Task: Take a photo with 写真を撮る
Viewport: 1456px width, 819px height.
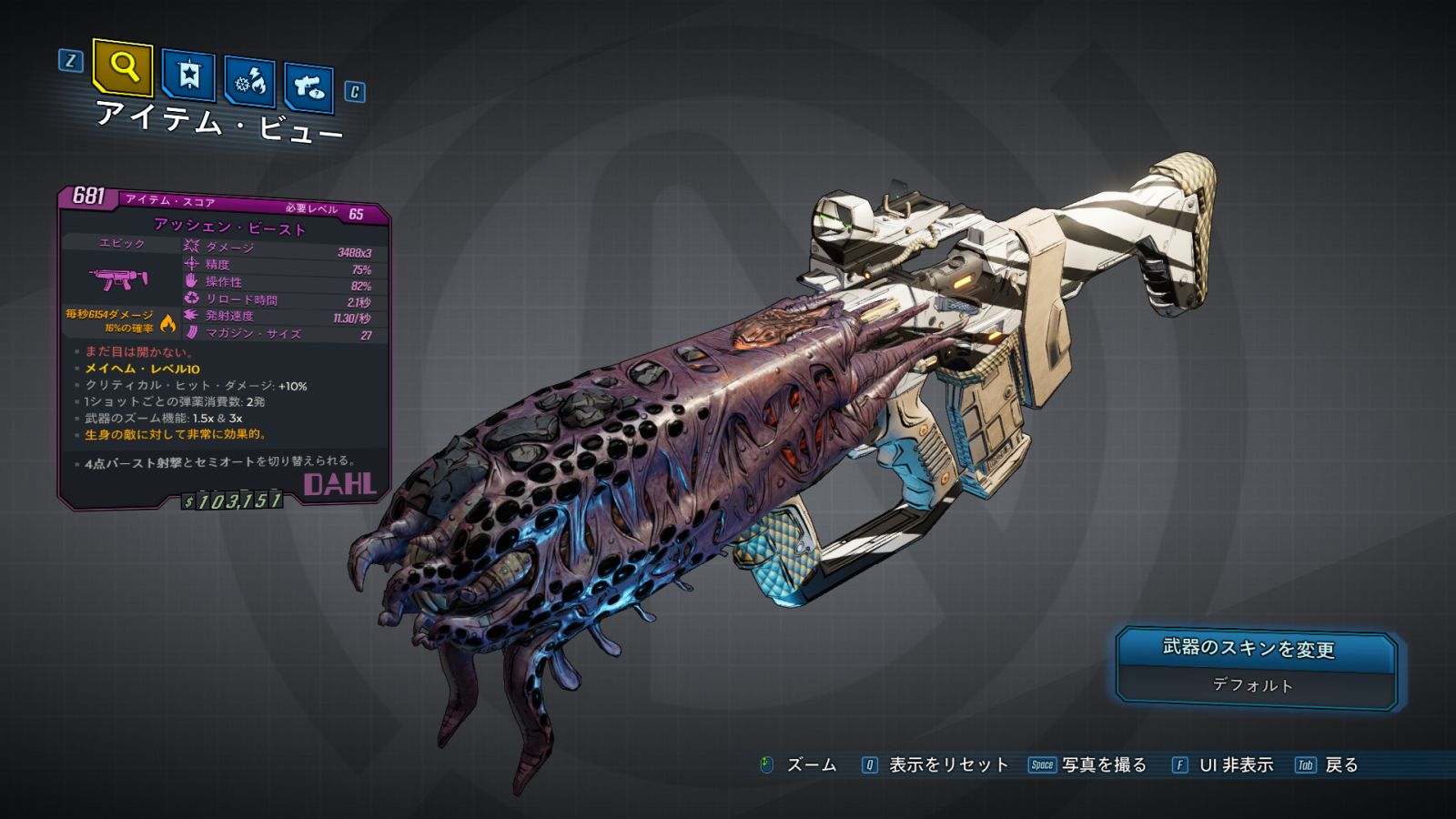Action: point(1103,765)
